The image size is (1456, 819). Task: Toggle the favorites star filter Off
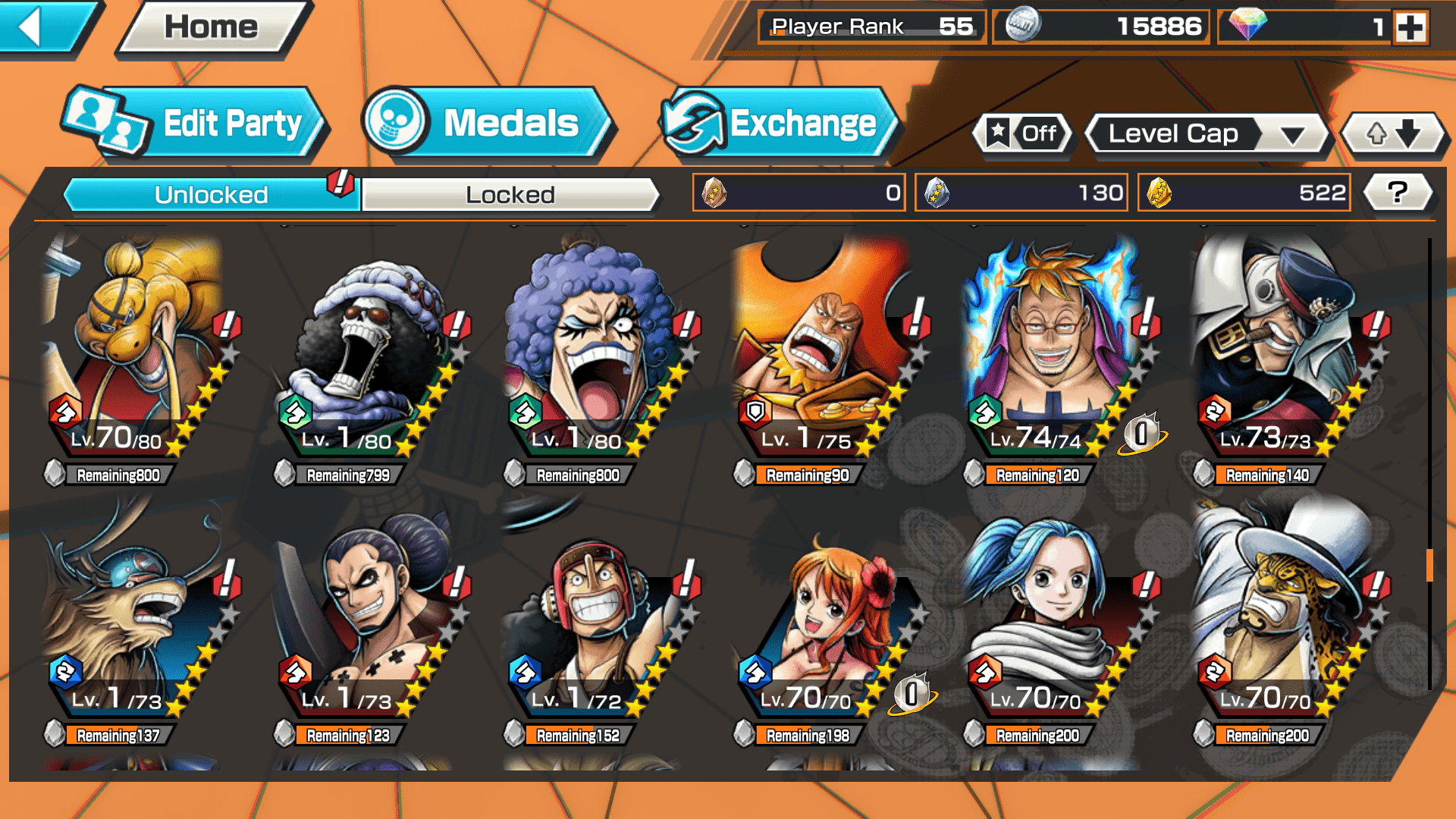click(x=1022, y=134)
